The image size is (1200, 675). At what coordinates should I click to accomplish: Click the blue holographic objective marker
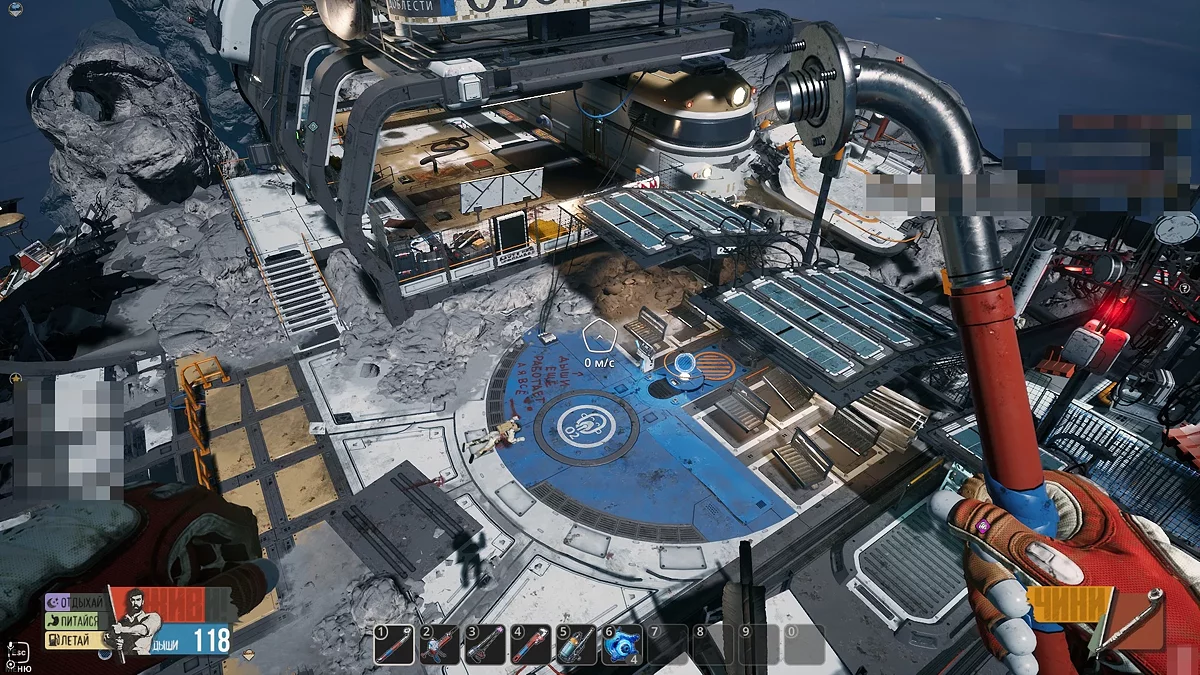(685, 364)
